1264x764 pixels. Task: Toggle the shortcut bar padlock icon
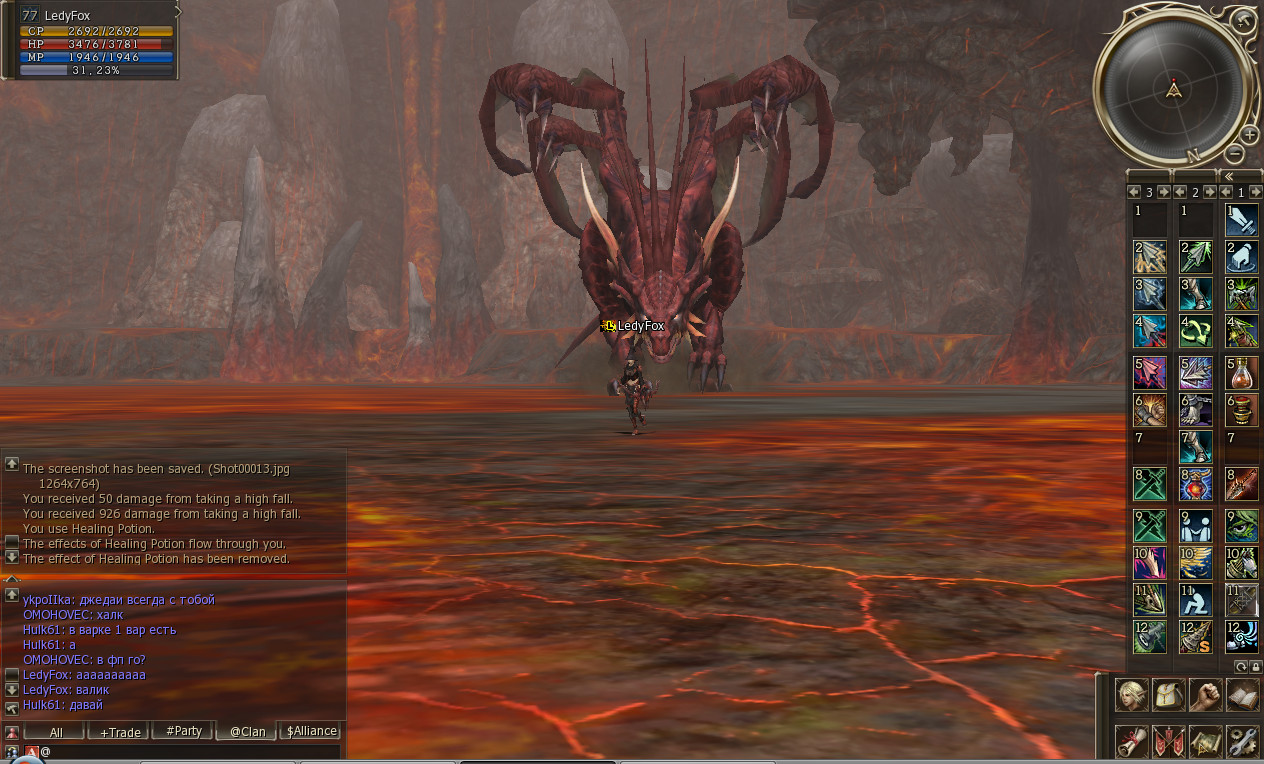click(1256, 666)
